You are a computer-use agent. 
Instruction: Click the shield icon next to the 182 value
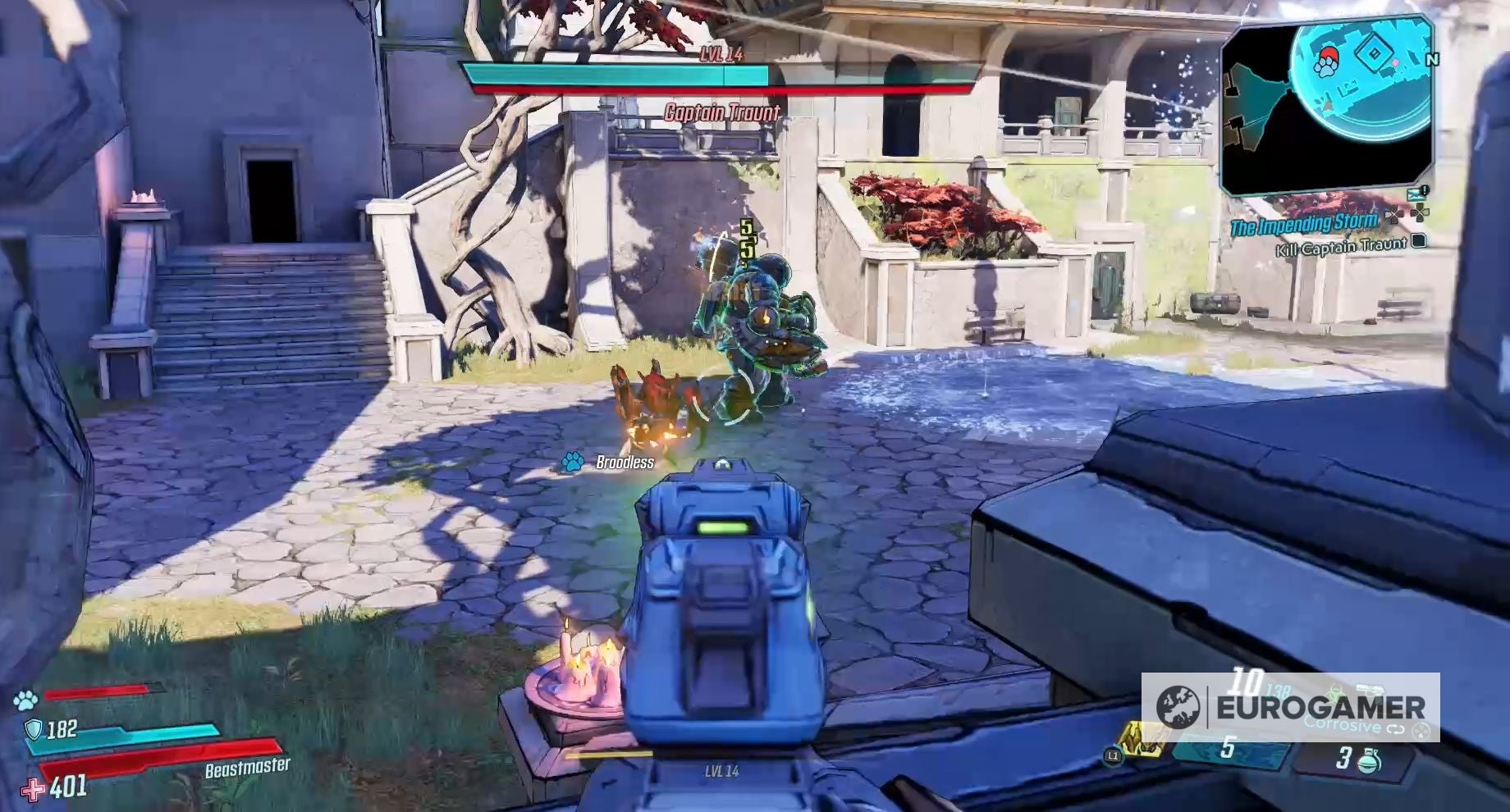coord(34,729)
